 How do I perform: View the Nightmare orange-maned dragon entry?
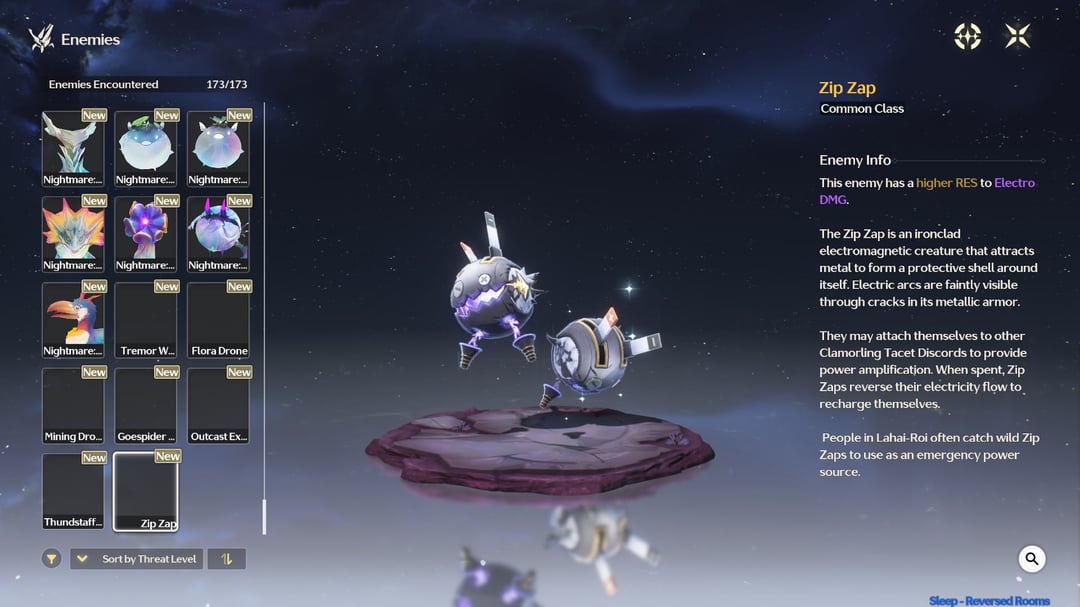[x=73, y=234]
